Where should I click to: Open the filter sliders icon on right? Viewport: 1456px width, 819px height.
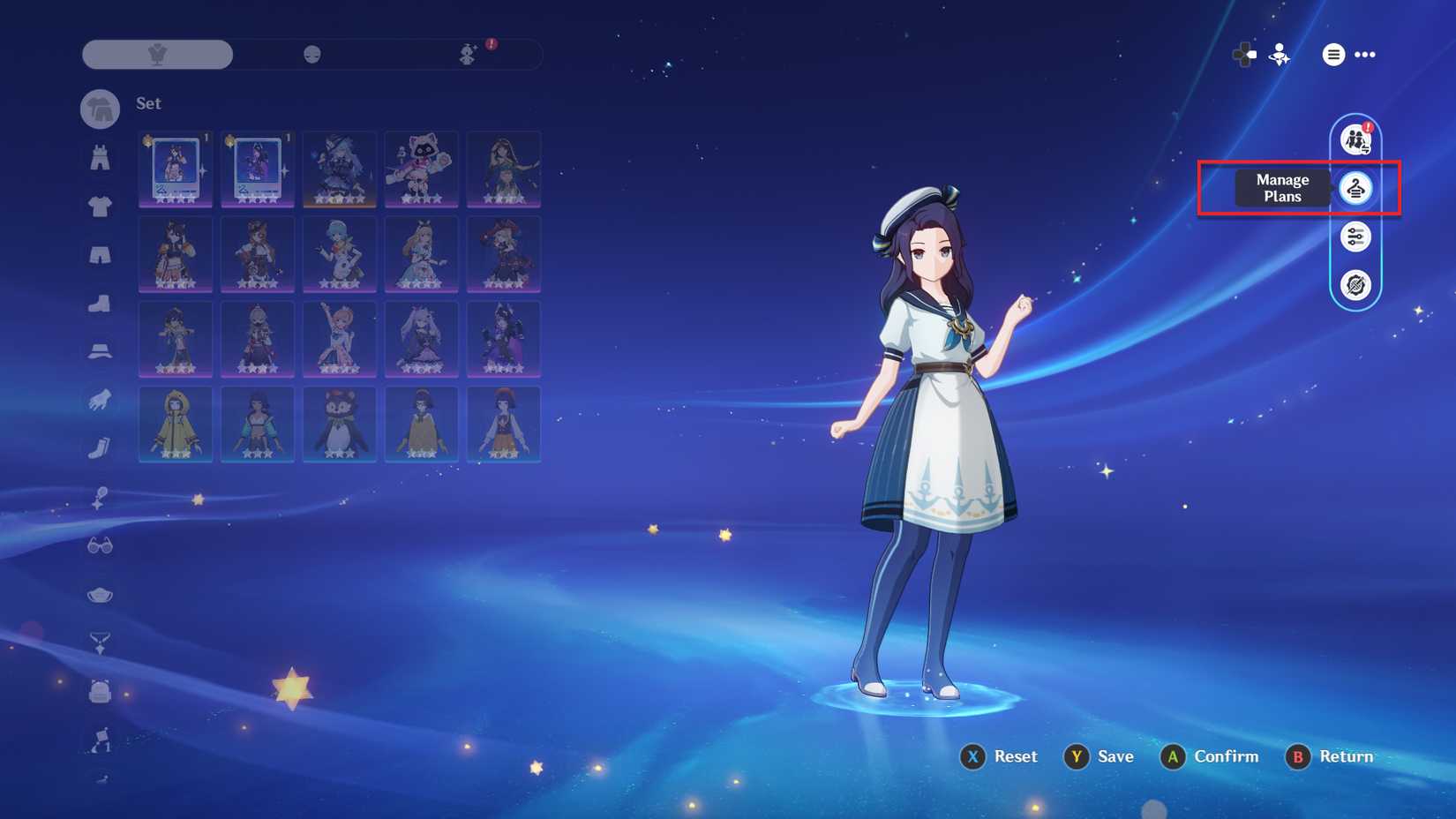[x=1356, y=237]
